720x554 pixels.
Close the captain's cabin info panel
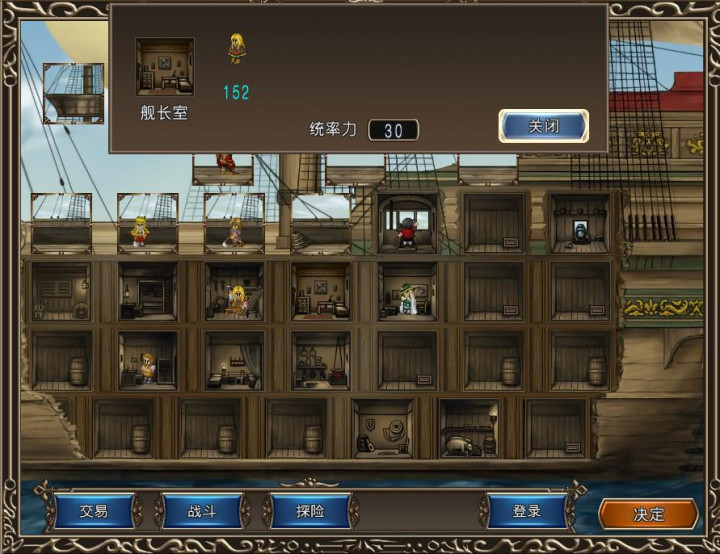pos(543,126)
